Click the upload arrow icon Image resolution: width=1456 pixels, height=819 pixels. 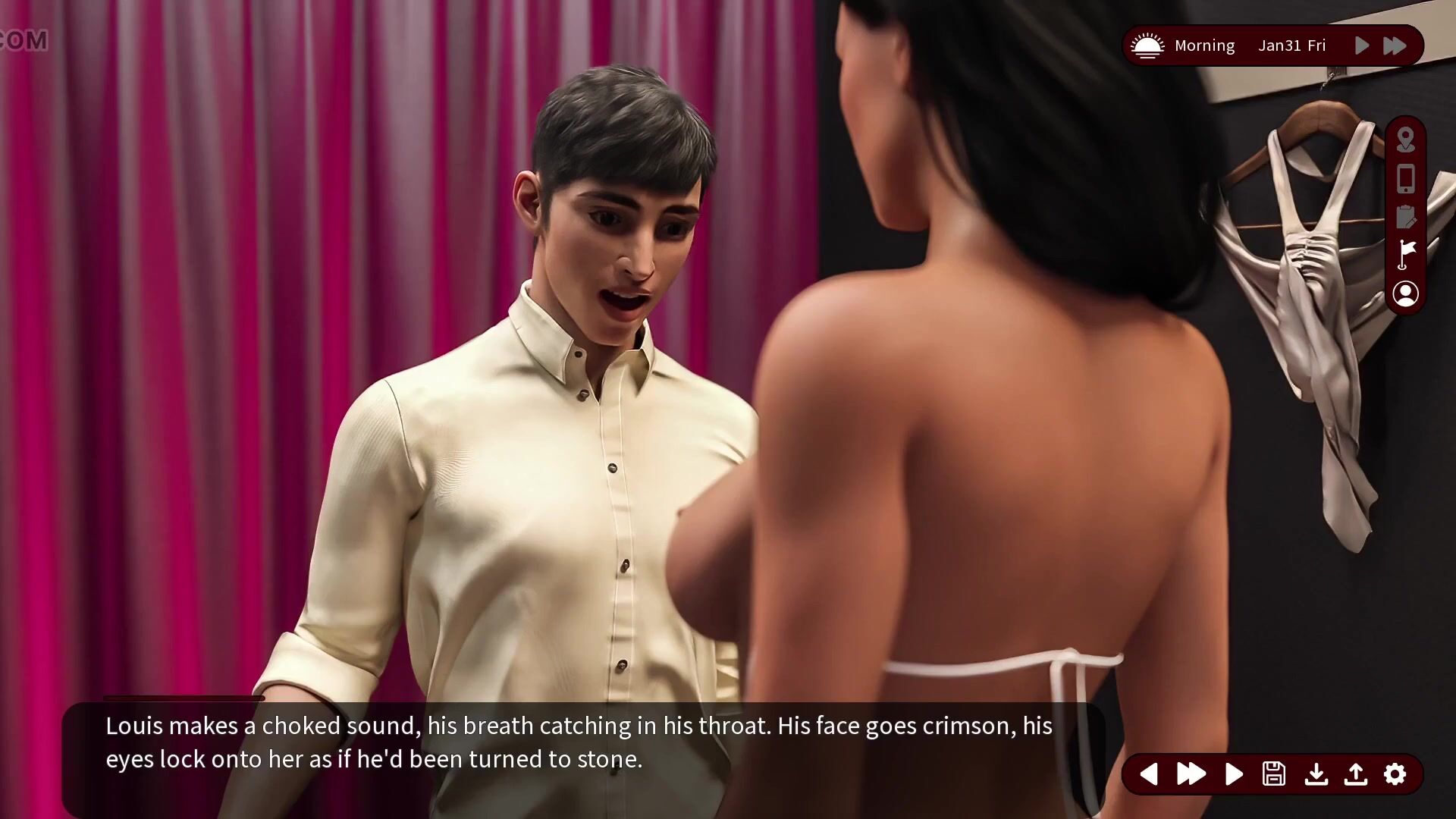point(1356,773)
